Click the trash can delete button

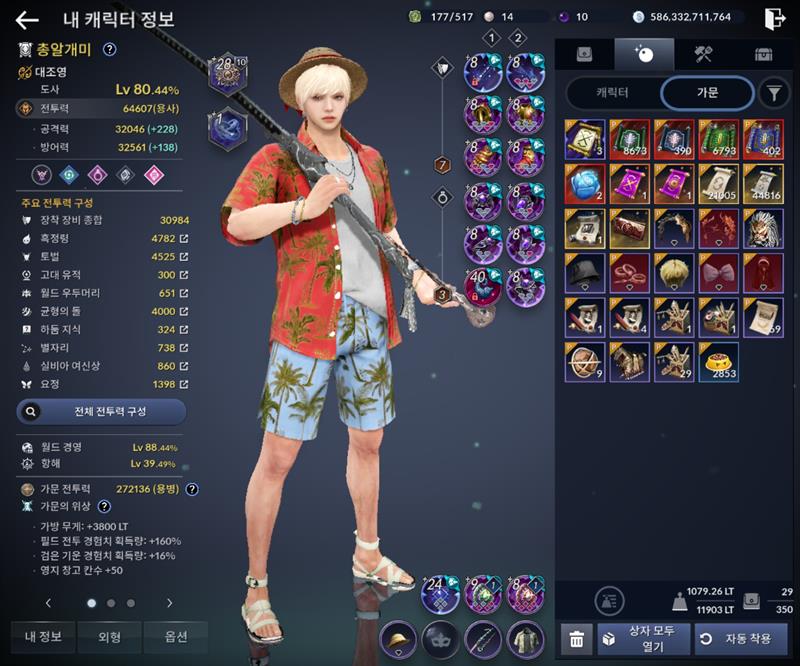tap(575, 639)
